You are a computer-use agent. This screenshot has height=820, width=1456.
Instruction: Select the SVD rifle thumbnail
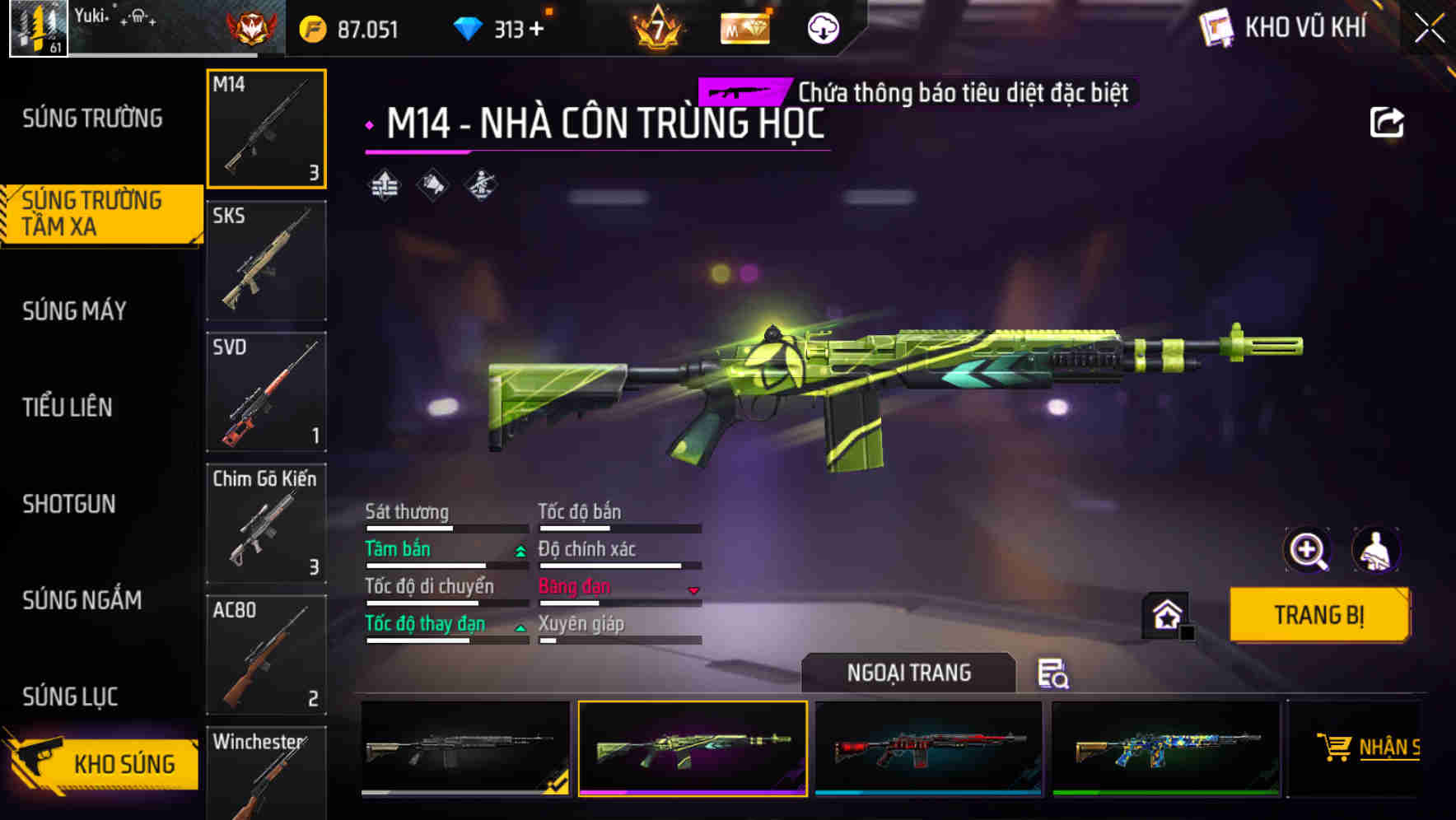(x=265, y=392)
